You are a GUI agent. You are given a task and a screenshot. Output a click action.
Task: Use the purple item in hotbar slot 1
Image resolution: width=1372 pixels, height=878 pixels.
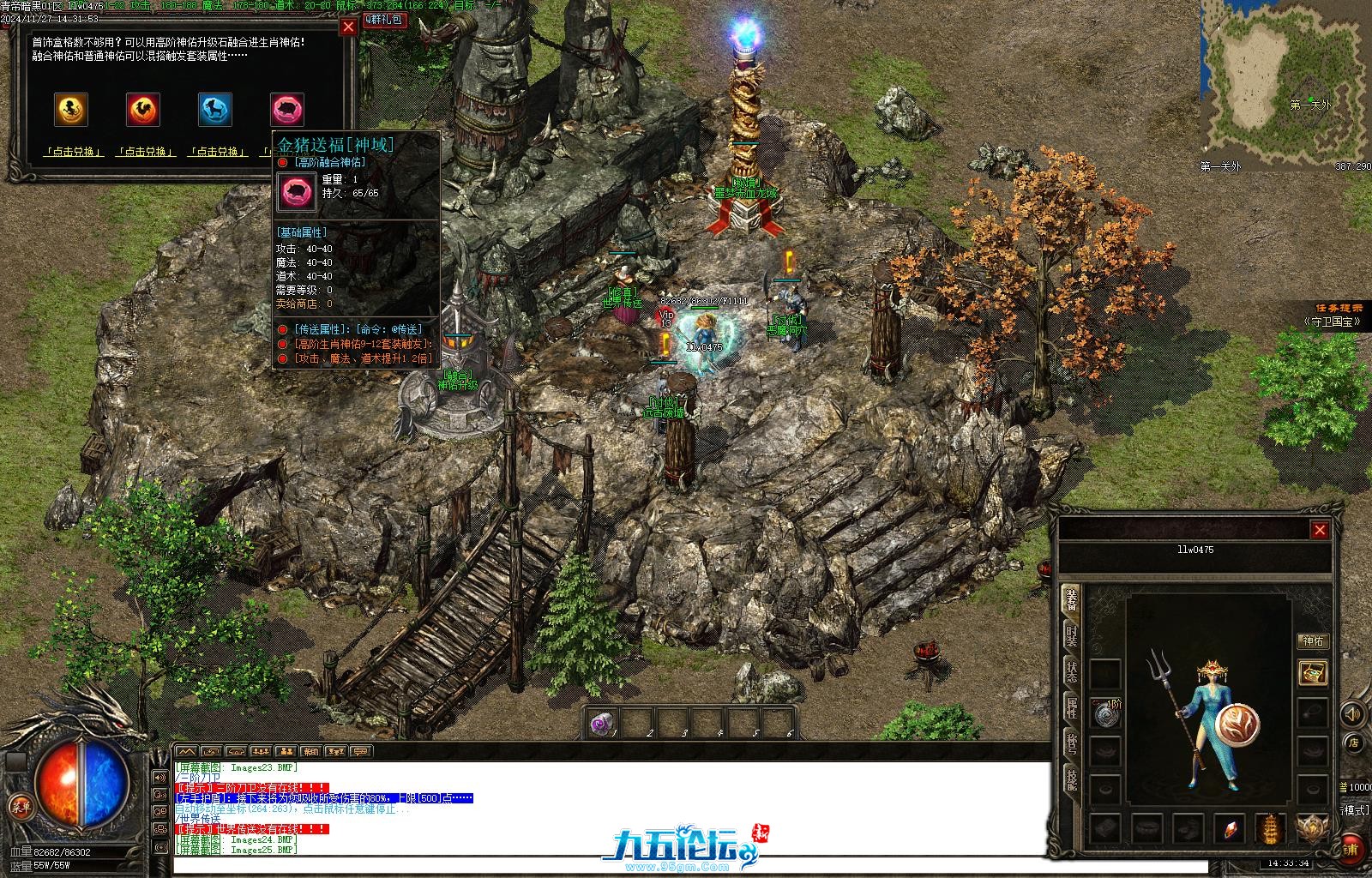603,725
